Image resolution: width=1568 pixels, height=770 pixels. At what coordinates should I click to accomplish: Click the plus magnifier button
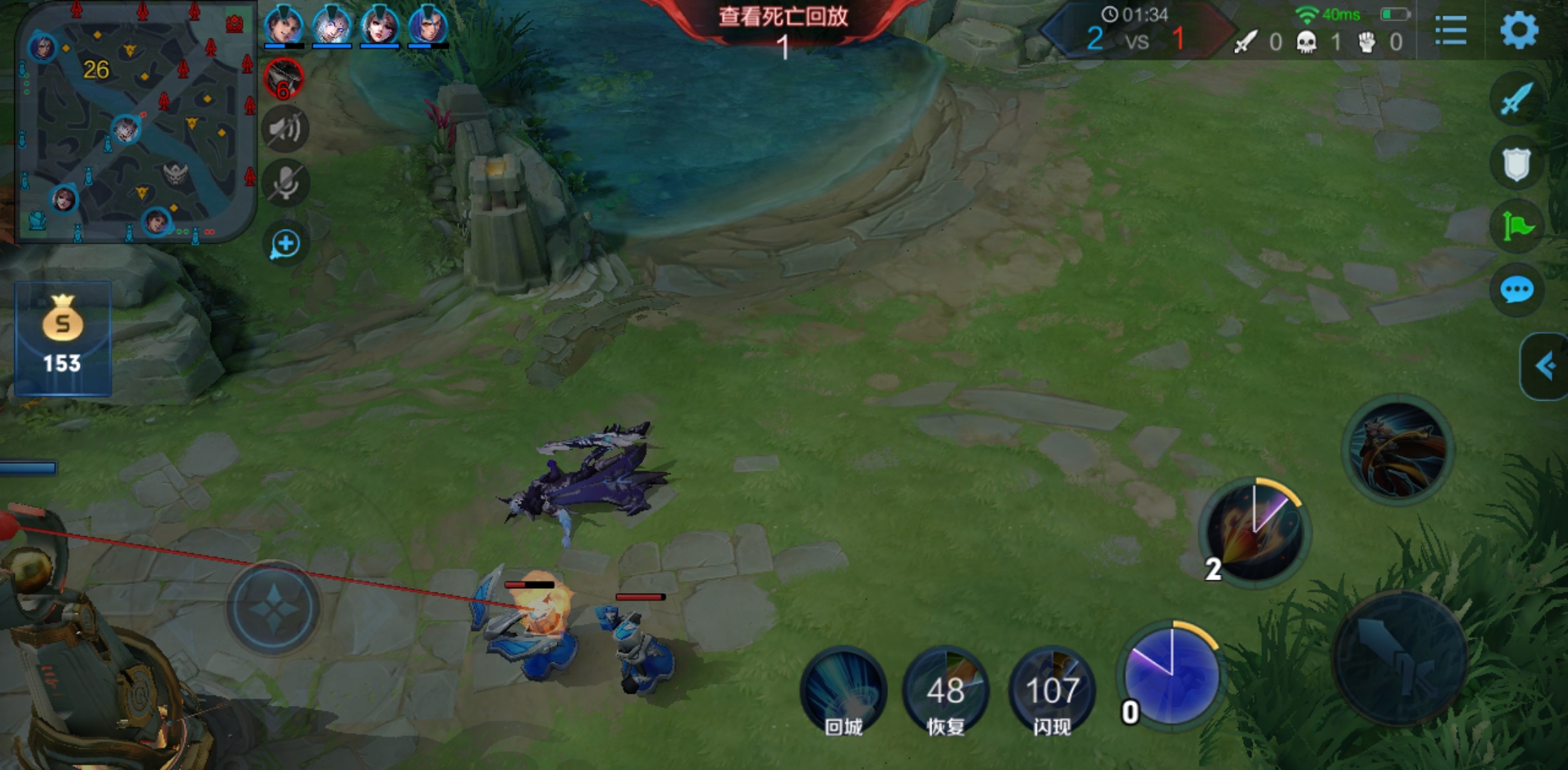[285, 244]
